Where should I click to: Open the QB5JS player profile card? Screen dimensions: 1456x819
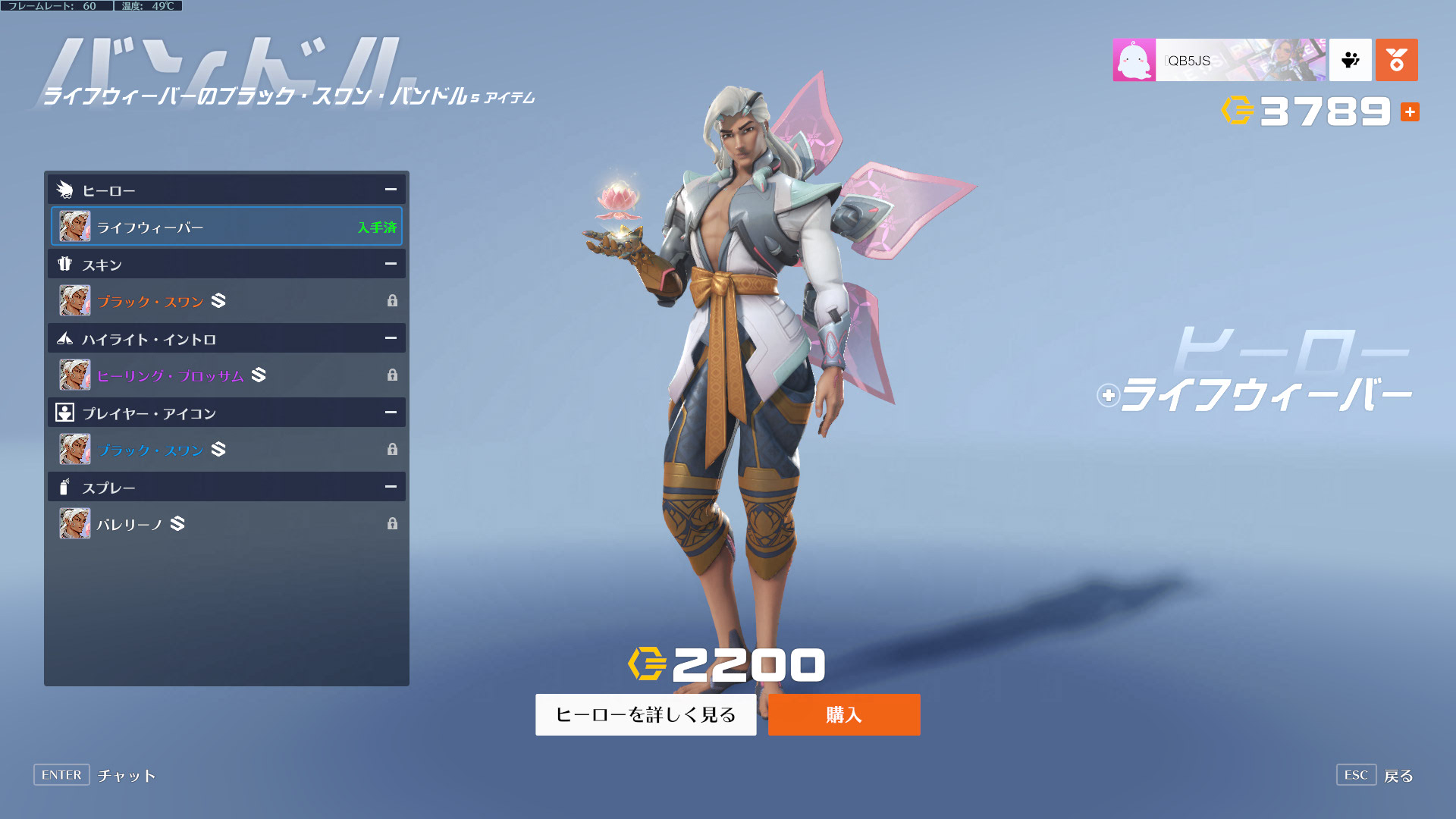(1219, 60)
